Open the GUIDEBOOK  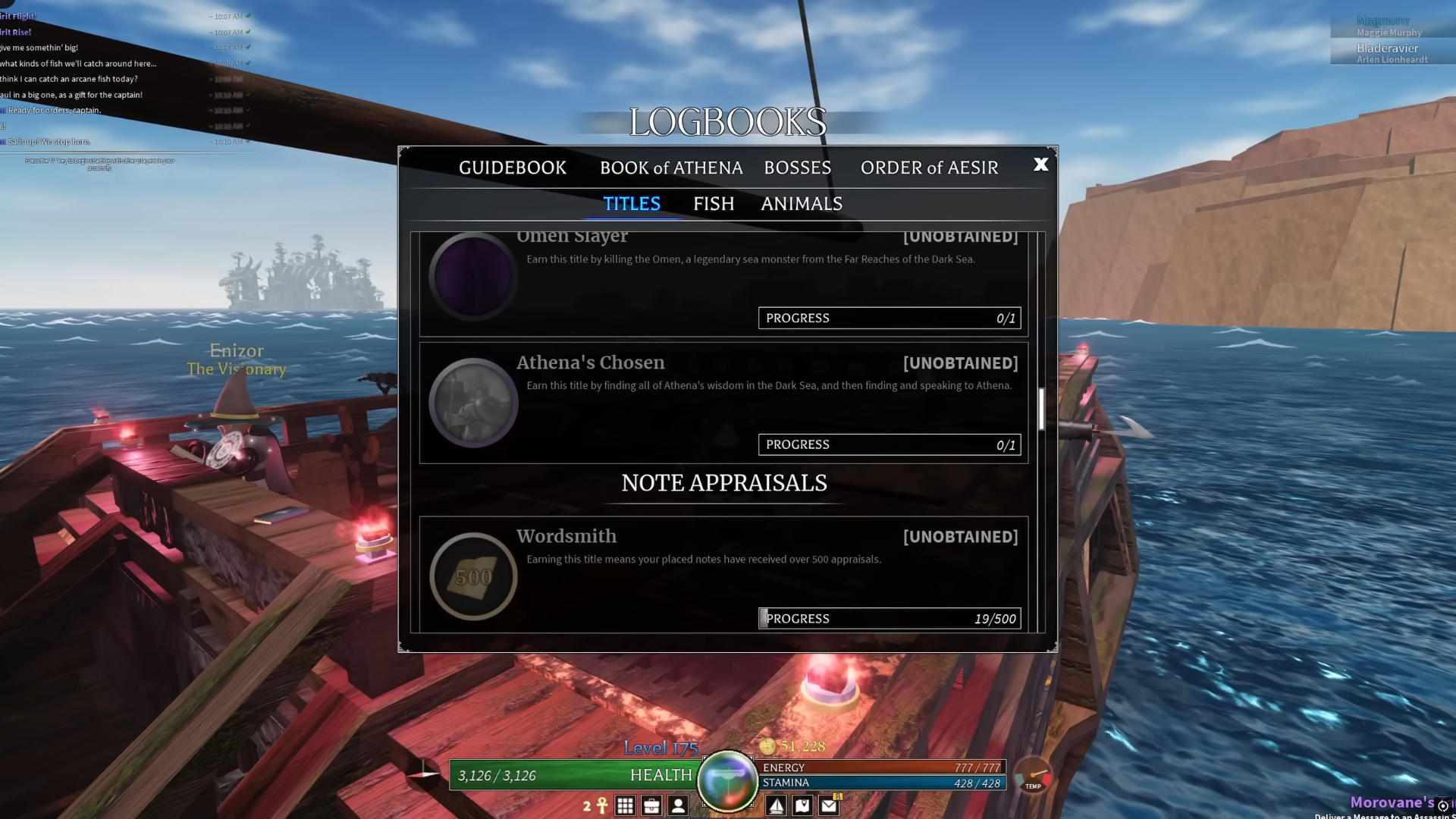click(x=513, y=168)
